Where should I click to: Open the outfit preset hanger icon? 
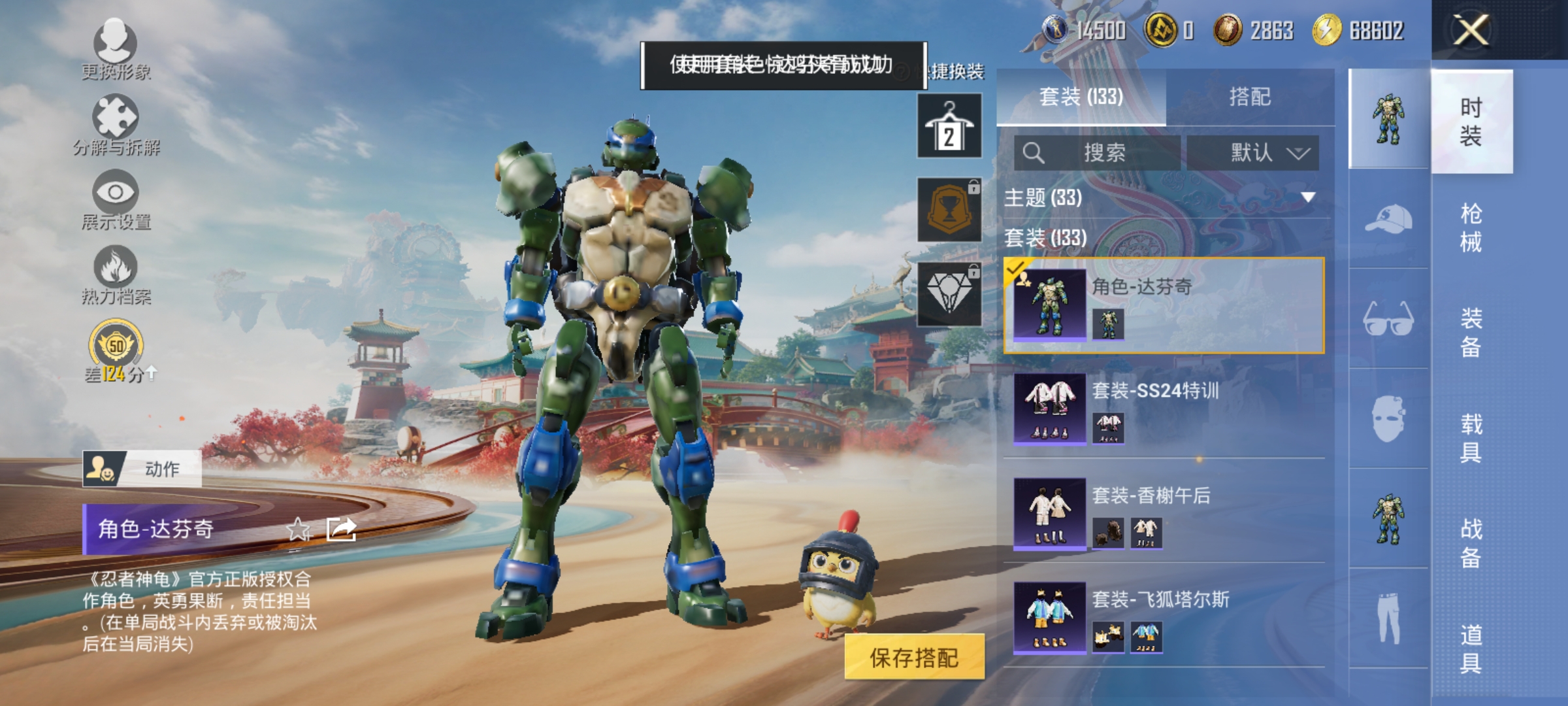point(949,126)
